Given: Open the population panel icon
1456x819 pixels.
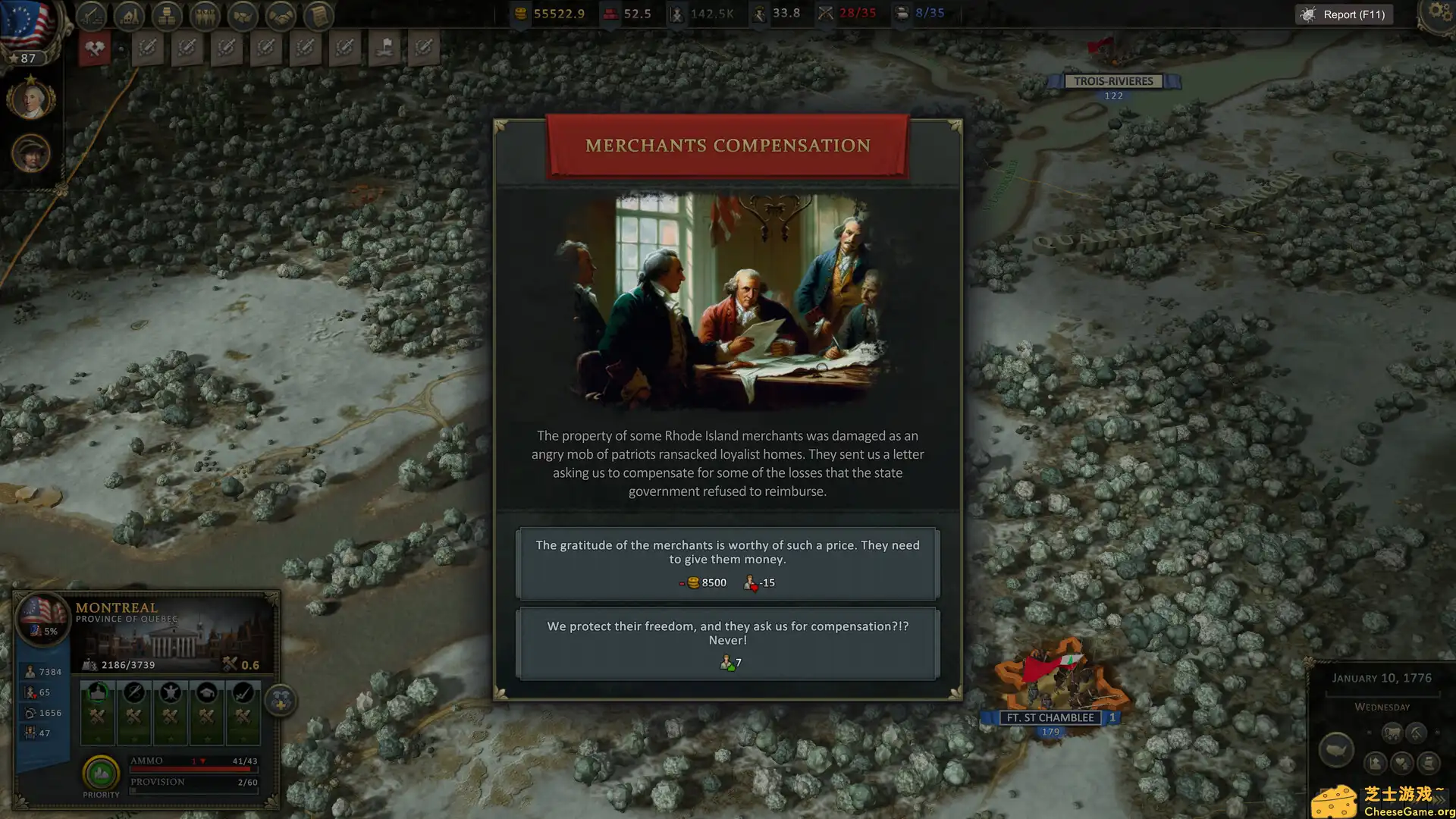Looking at the screenshot, I should click(x=206, y=15).
